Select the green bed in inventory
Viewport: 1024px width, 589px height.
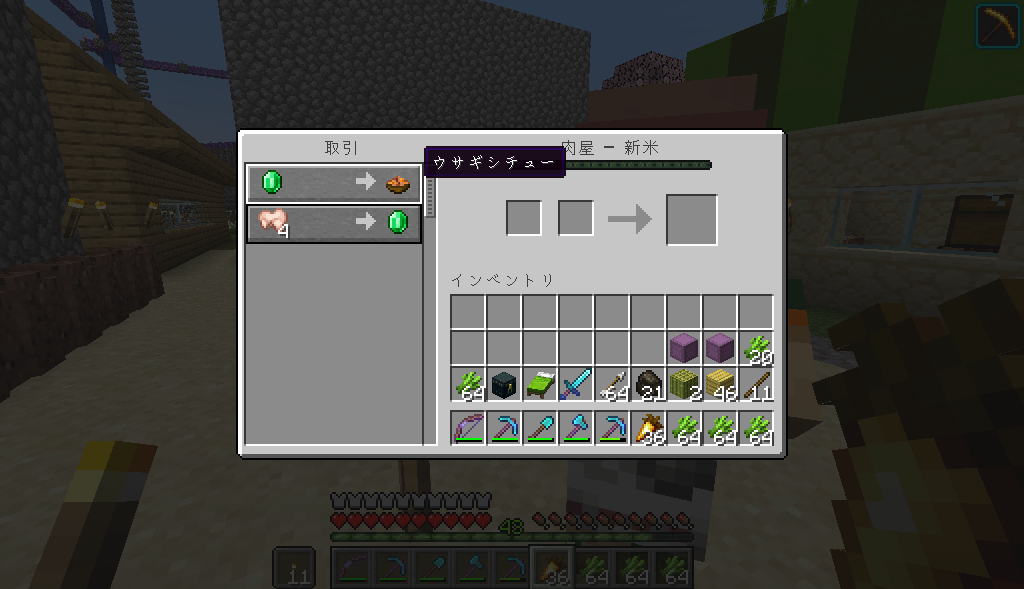[540, 385]
